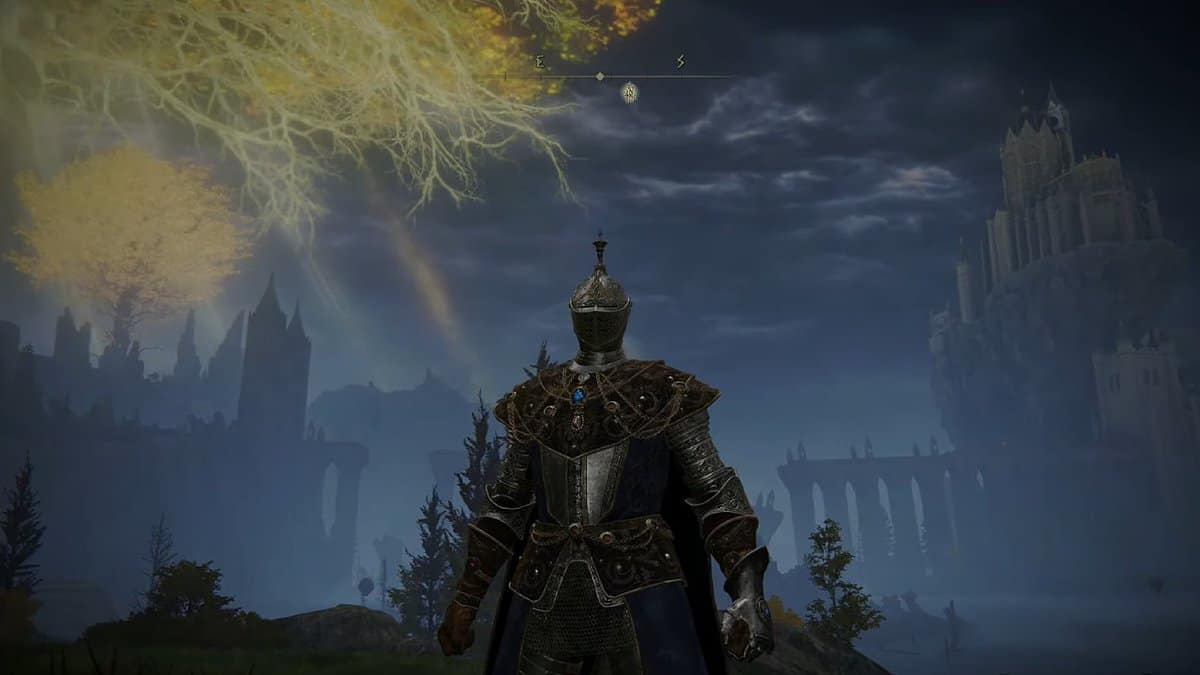Select the South letter on the compass bar
1200x675 pixels.
click(681, 62)
